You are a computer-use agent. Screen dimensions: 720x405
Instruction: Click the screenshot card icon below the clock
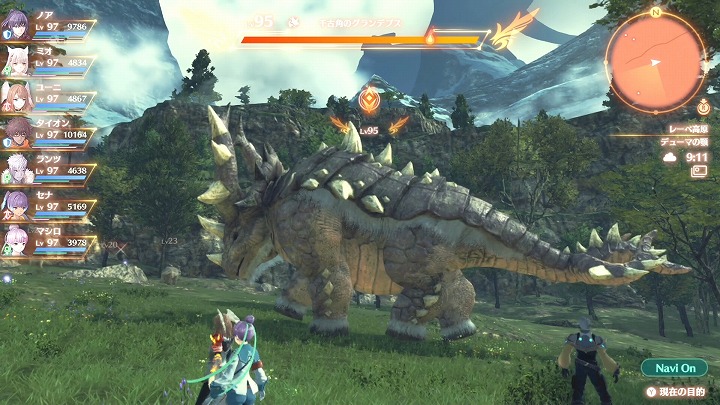point(698,171)
